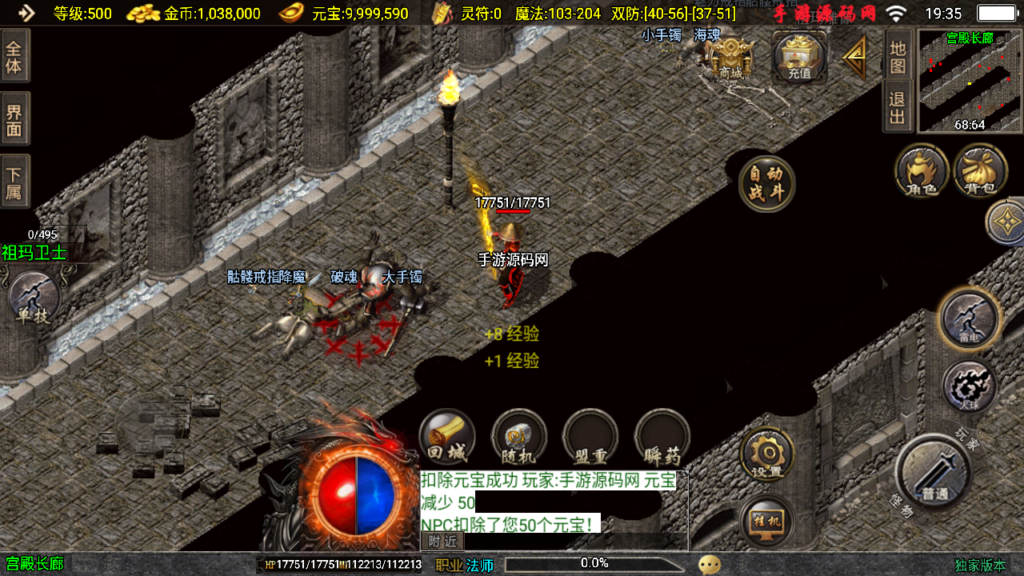Open the 设置 settings gear
This screenshot has width=1024, height=576.
pos(767,455)
